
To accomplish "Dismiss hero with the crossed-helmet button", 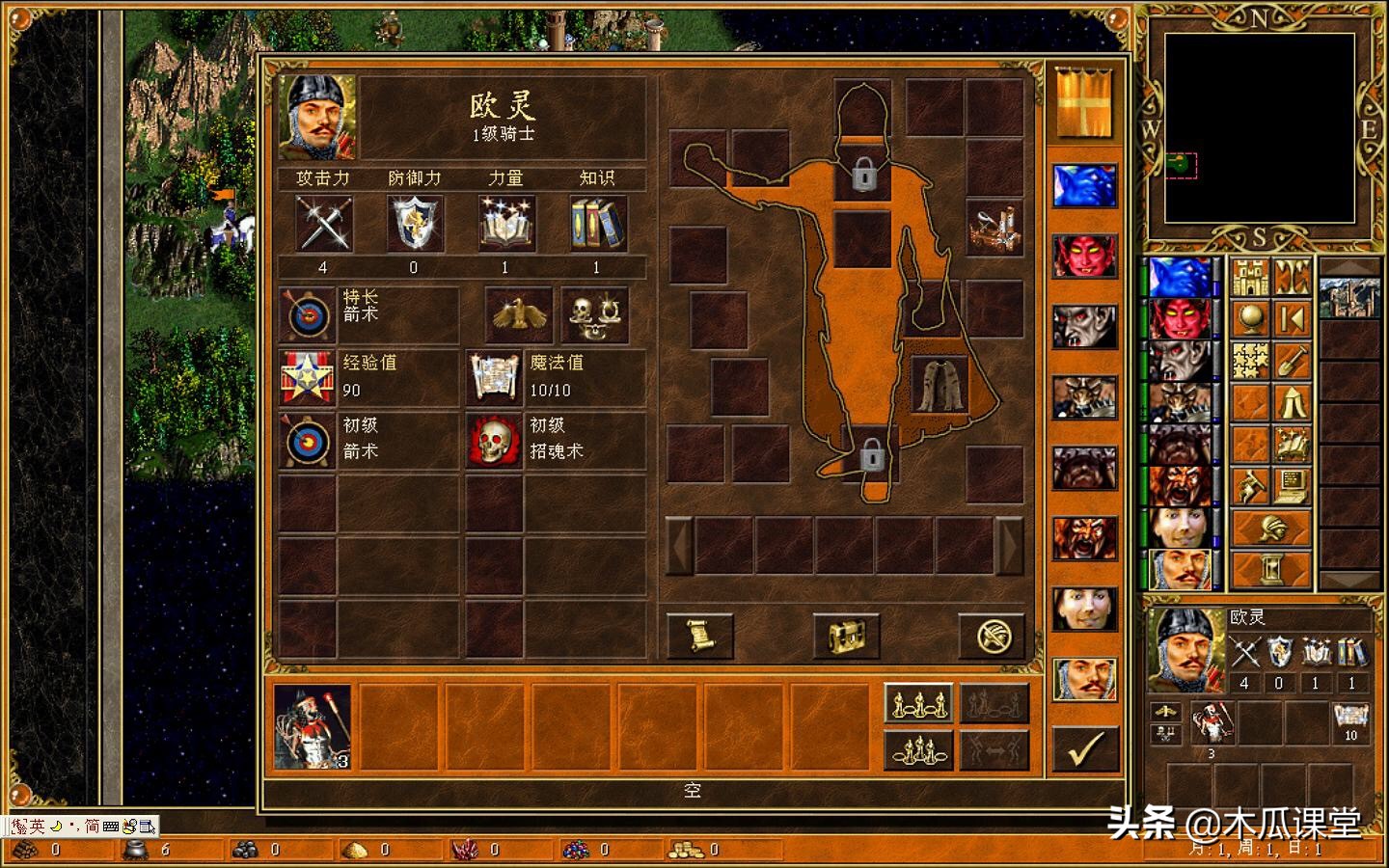I will 992,636.
